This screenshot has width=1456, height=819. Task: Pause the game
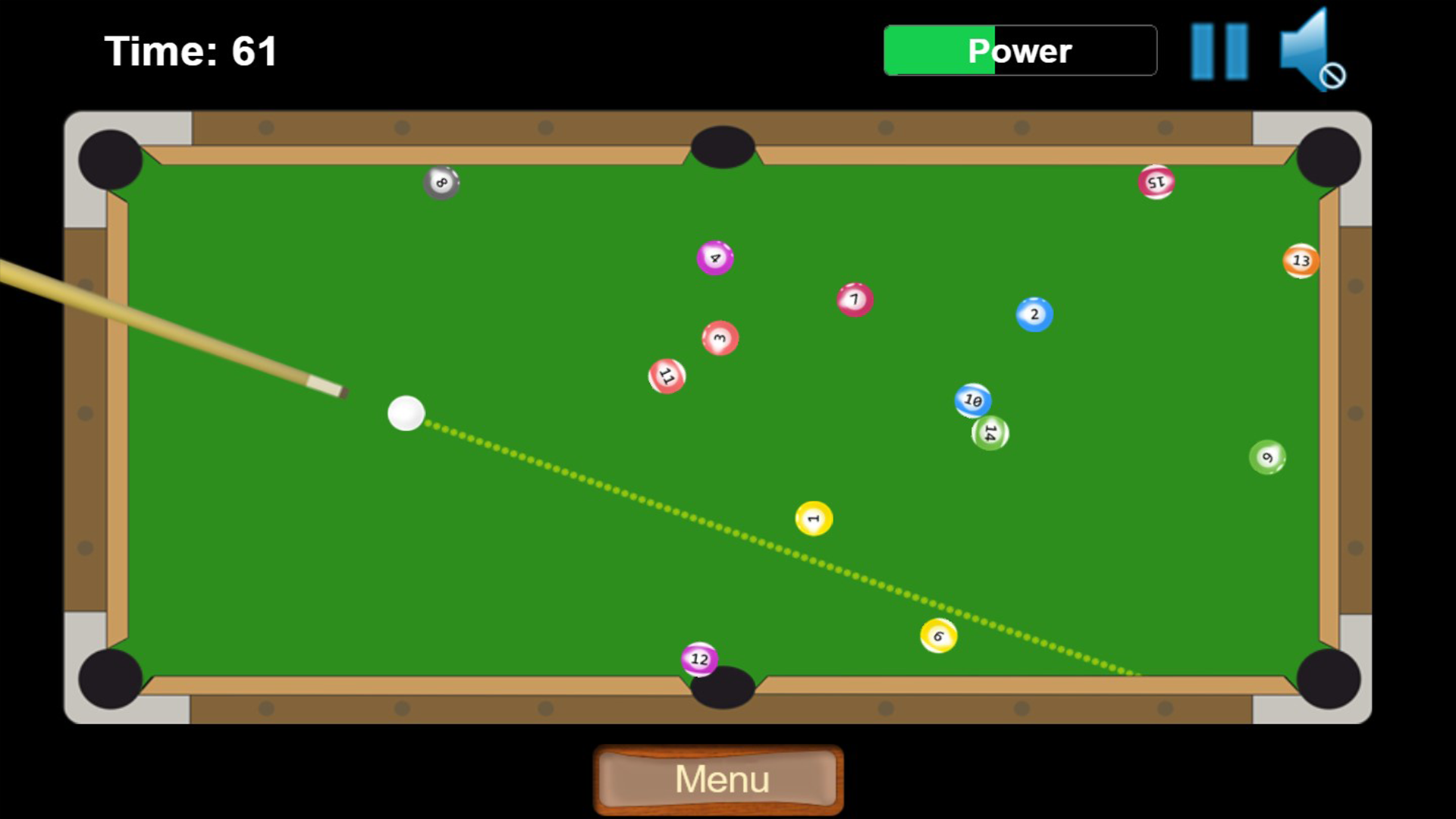1219,50
